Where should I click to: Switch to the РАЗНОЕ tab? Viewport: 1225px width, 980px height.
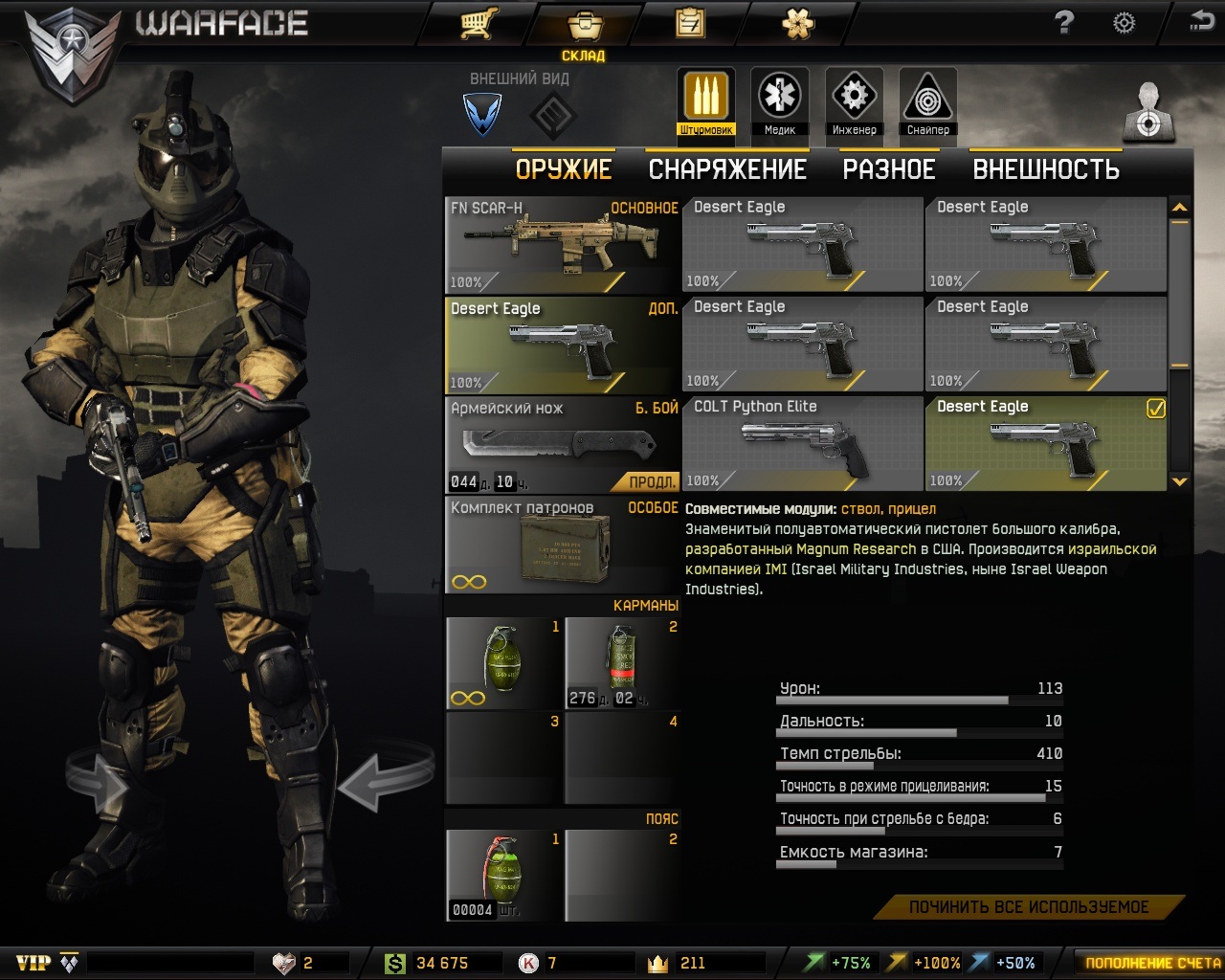point(889,169)
